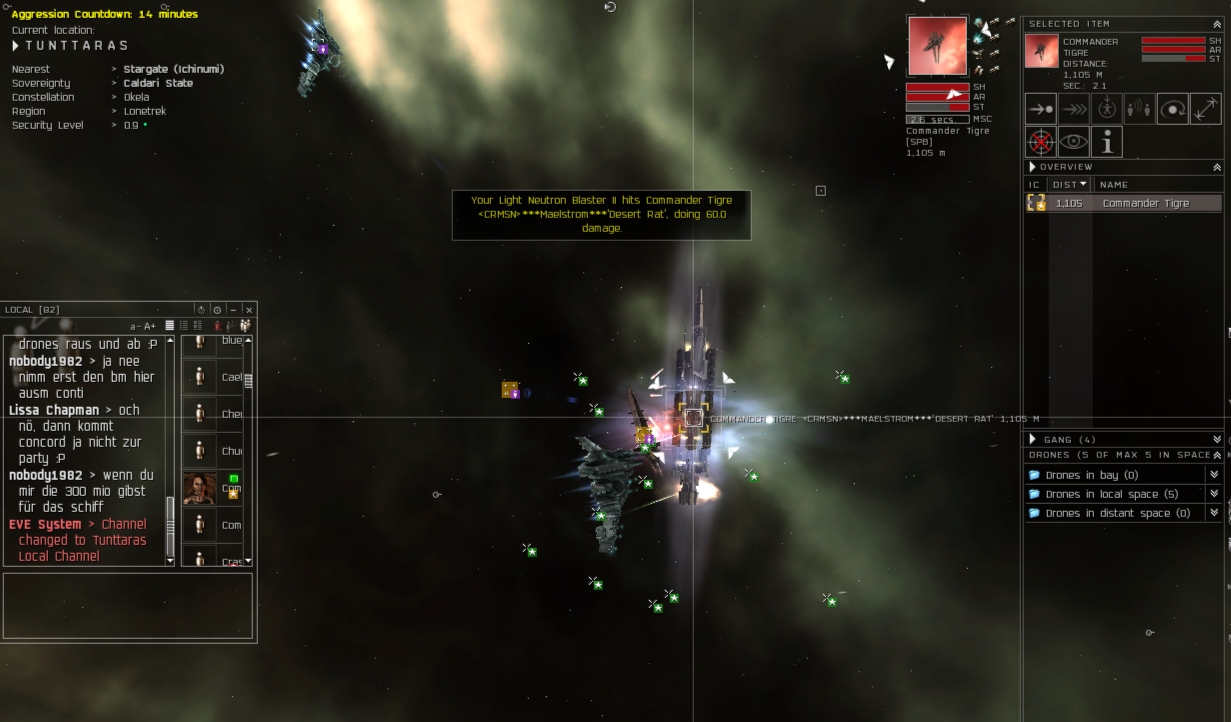Orbit the selected Commander Tigre

click(x=1173, y=109)
